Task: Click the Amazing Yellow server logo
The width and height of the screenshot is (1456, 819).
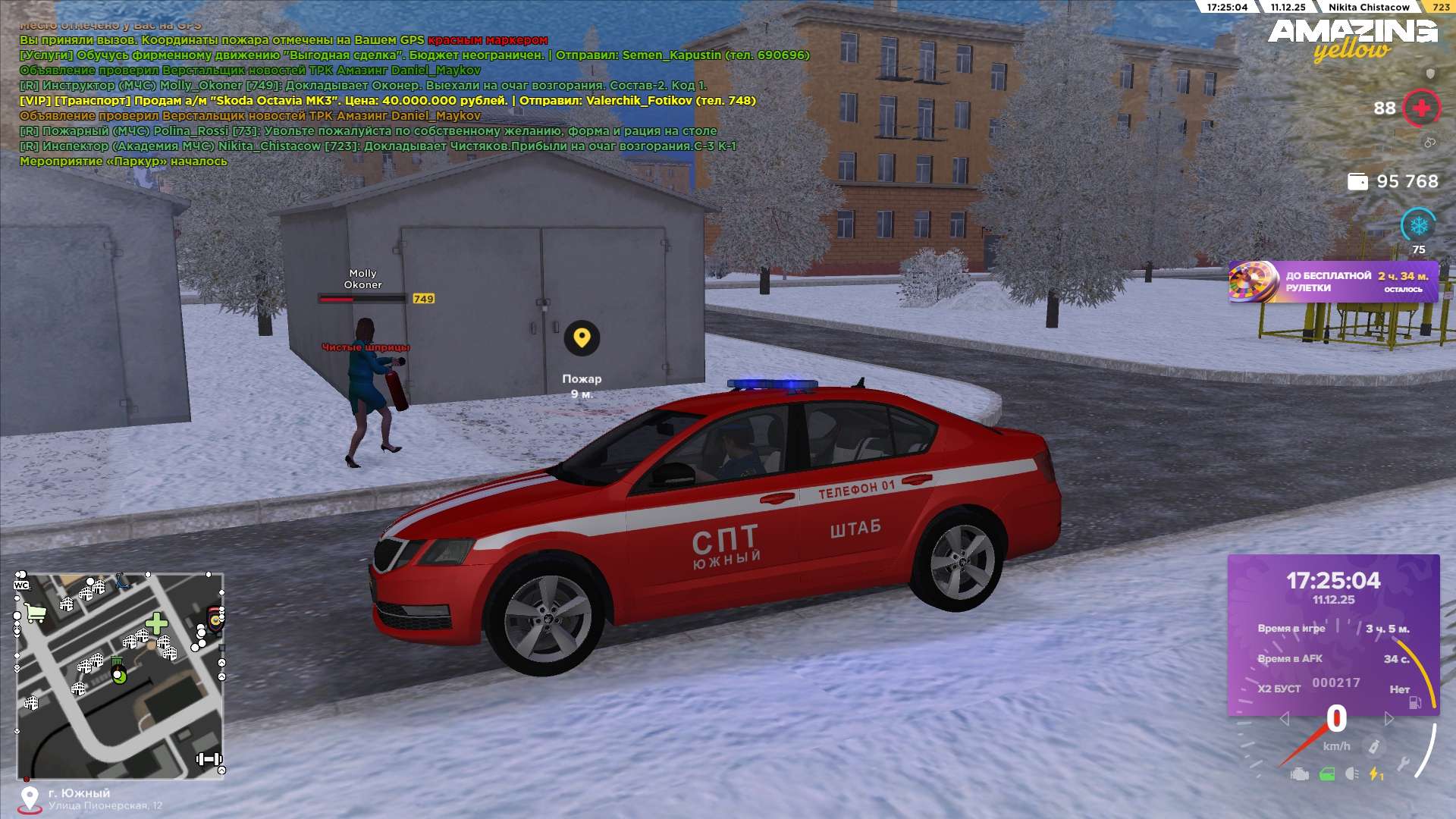Action: (x=1352, y=39)
